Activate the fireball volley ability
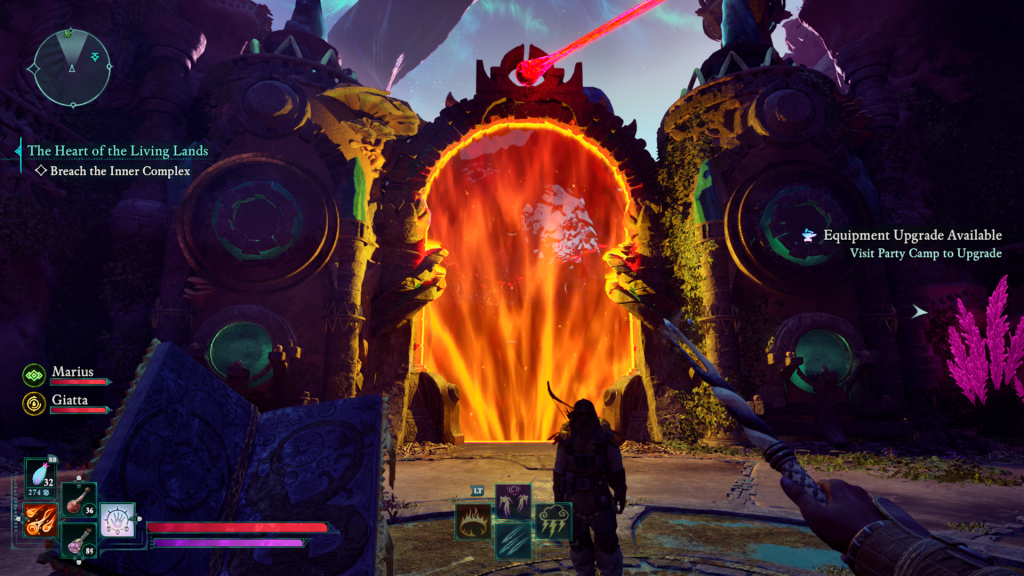 pyautogui.click(x=41, y=519)
